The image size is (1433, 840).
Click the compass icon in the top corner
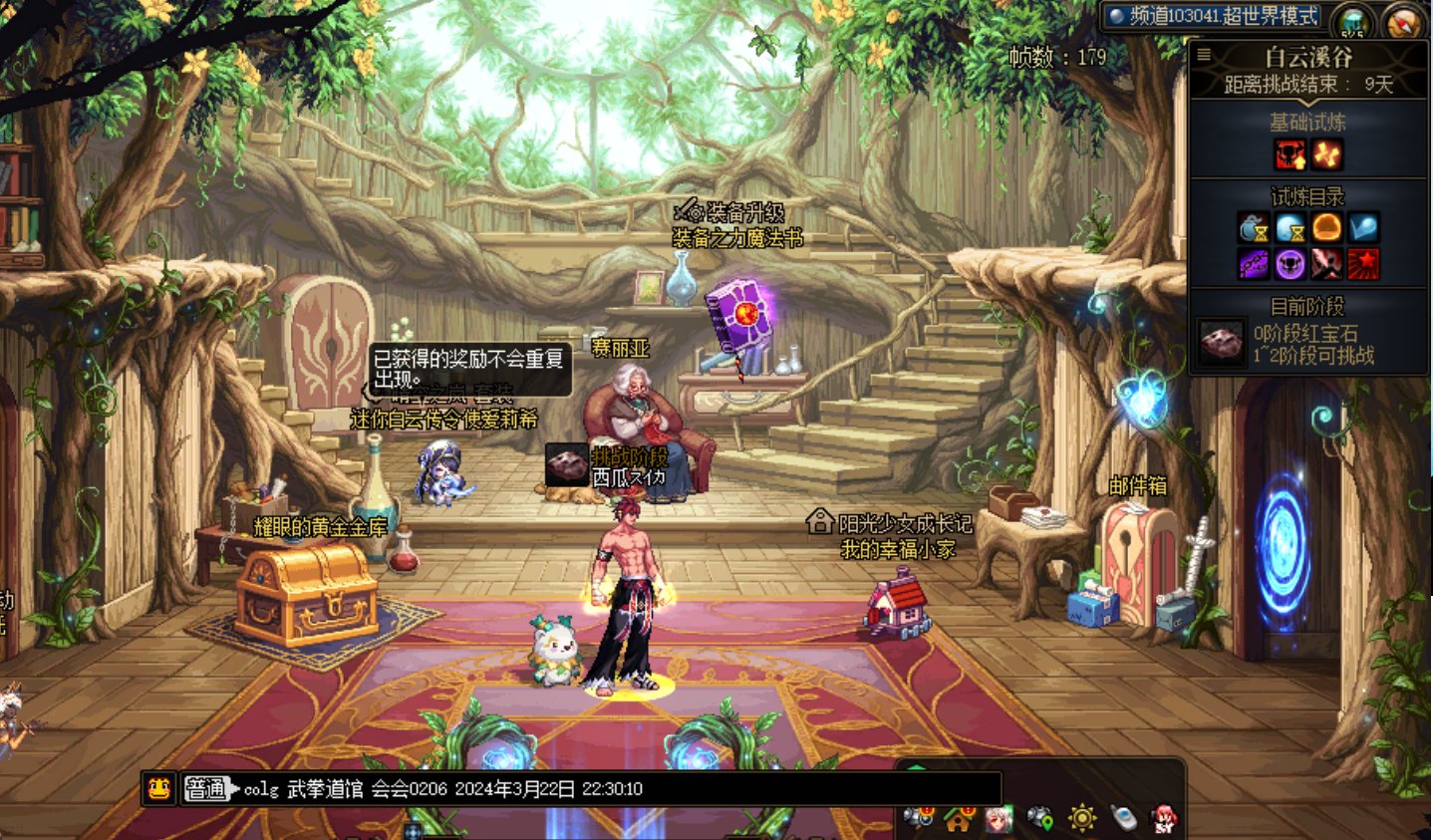coord(1404,22)
